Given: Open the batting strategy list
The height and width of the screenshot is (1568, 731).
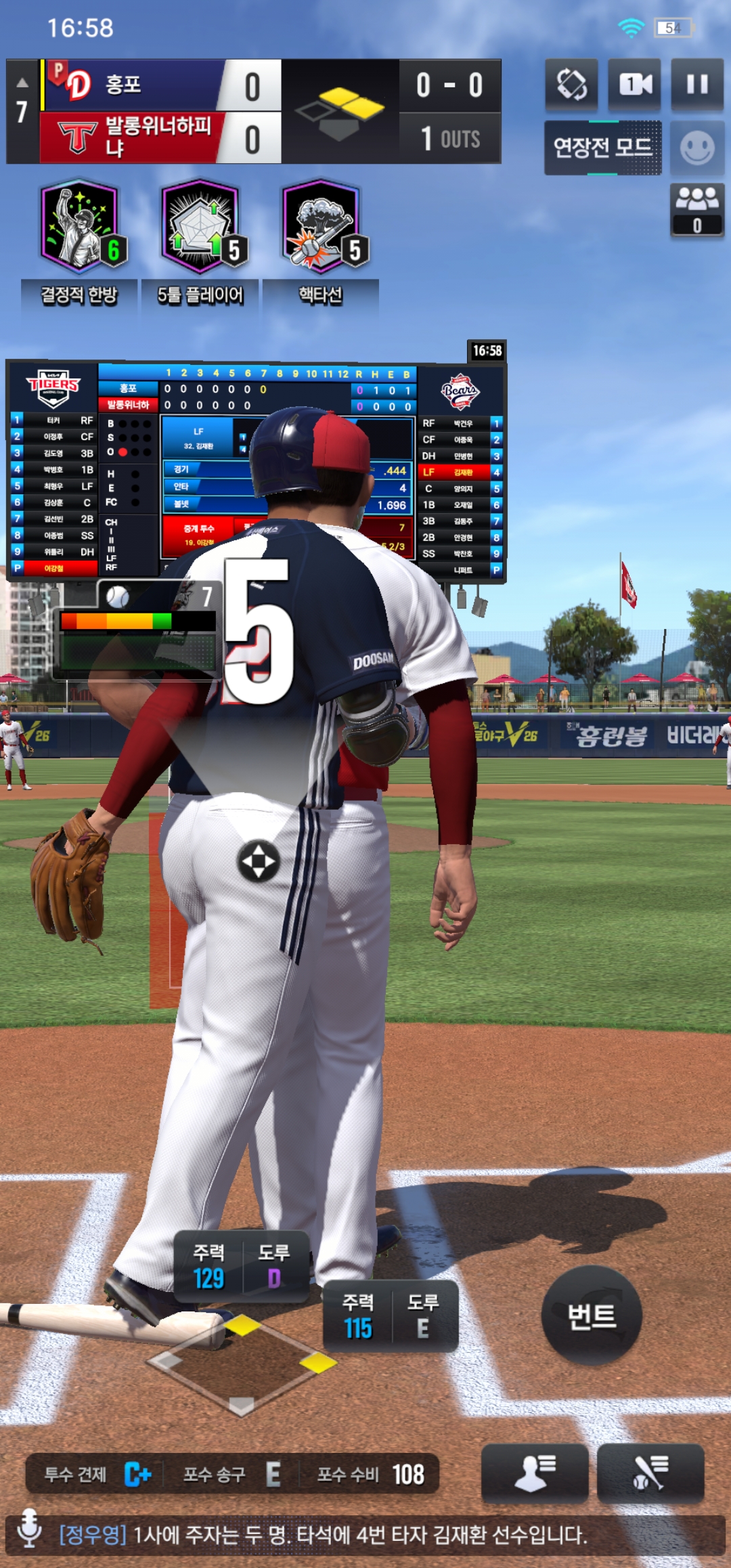Looking at the screenshot, I should [x=650, y=1473].
